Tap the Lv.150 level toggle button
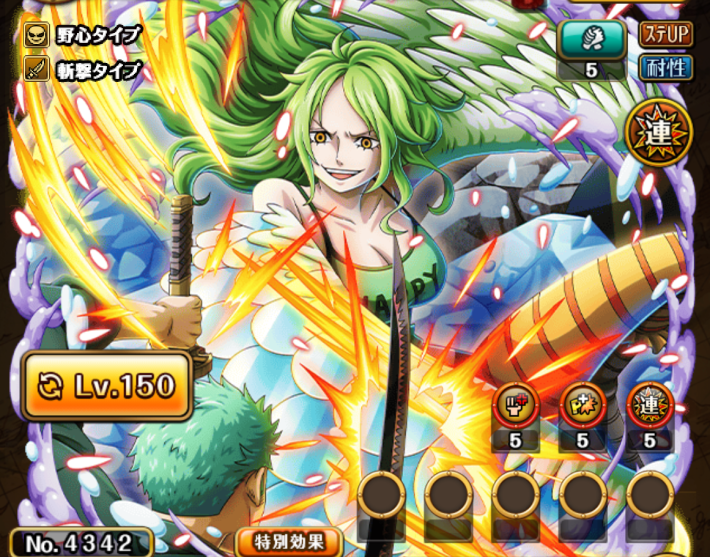The width and height of the screenshot is (710, 557). click(107, 385)
